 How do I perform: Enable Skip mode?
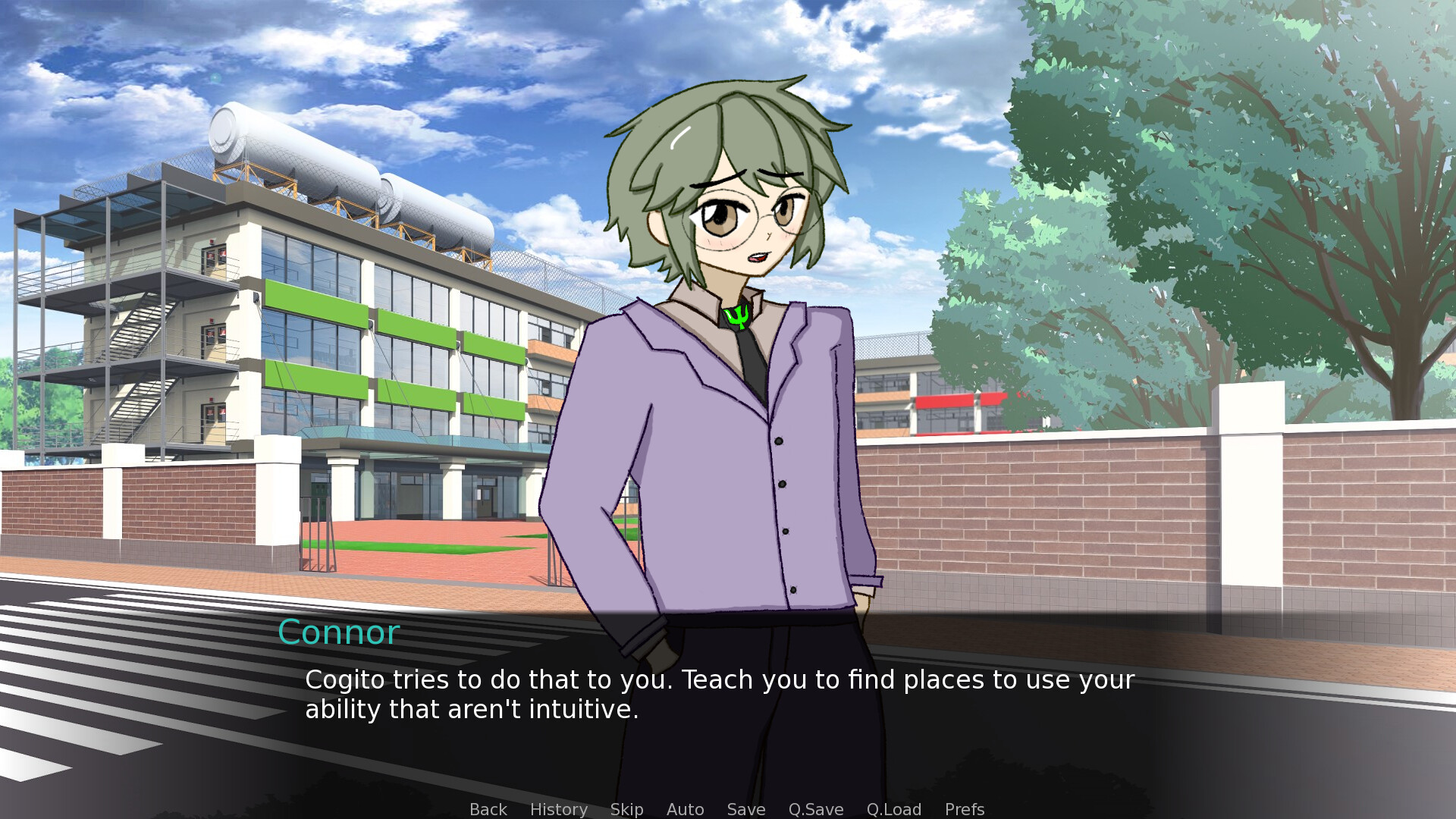[626, 809]
